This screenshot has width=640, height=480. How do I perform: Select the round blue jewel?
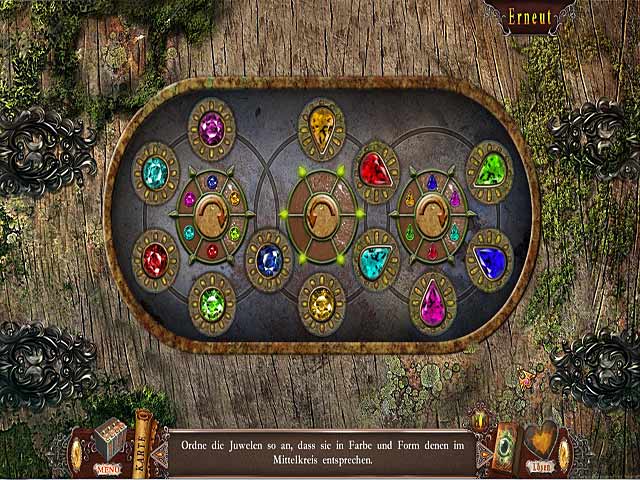(268, 259)
